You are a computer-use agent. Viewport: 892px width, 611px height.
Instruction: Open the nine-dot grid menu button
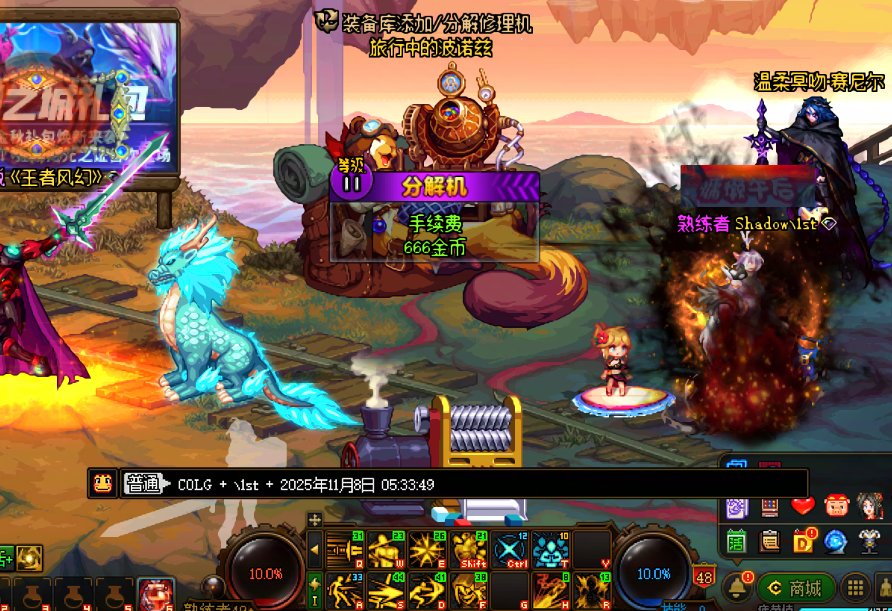pos(855,588)
